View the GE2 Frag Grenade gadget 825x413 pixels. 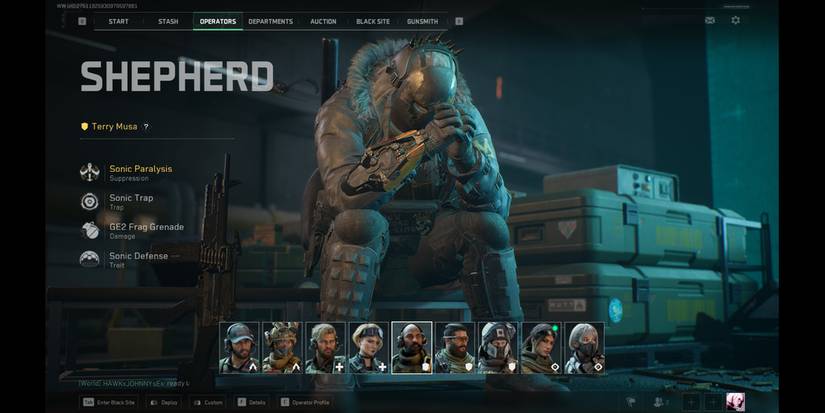tap(146, 230)
